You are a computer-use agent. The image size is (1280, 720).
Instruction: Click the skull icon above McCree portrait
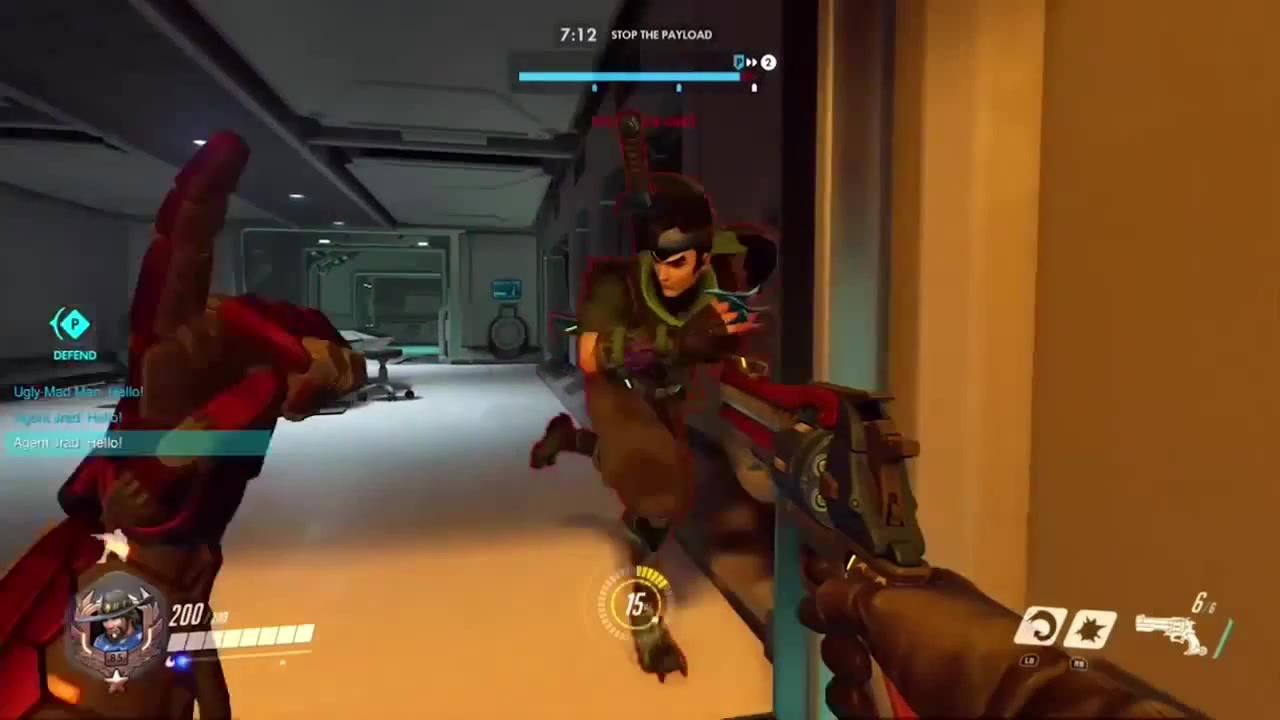click(112, 548)
